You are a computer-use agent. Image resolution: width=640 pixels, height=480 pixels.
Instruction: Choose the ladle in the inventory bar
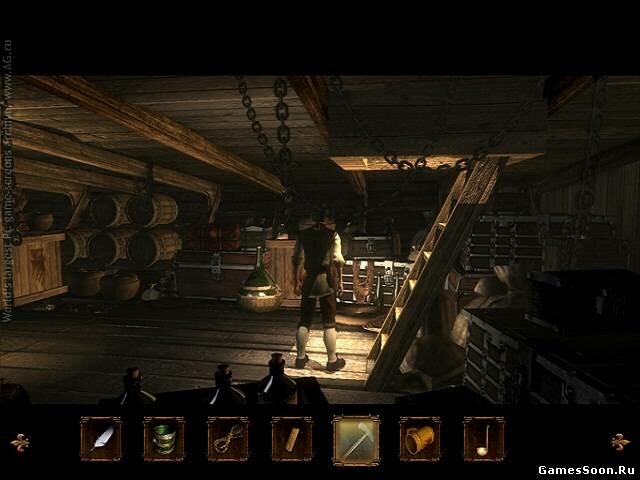pyautogui.click(x=484, y=438)
